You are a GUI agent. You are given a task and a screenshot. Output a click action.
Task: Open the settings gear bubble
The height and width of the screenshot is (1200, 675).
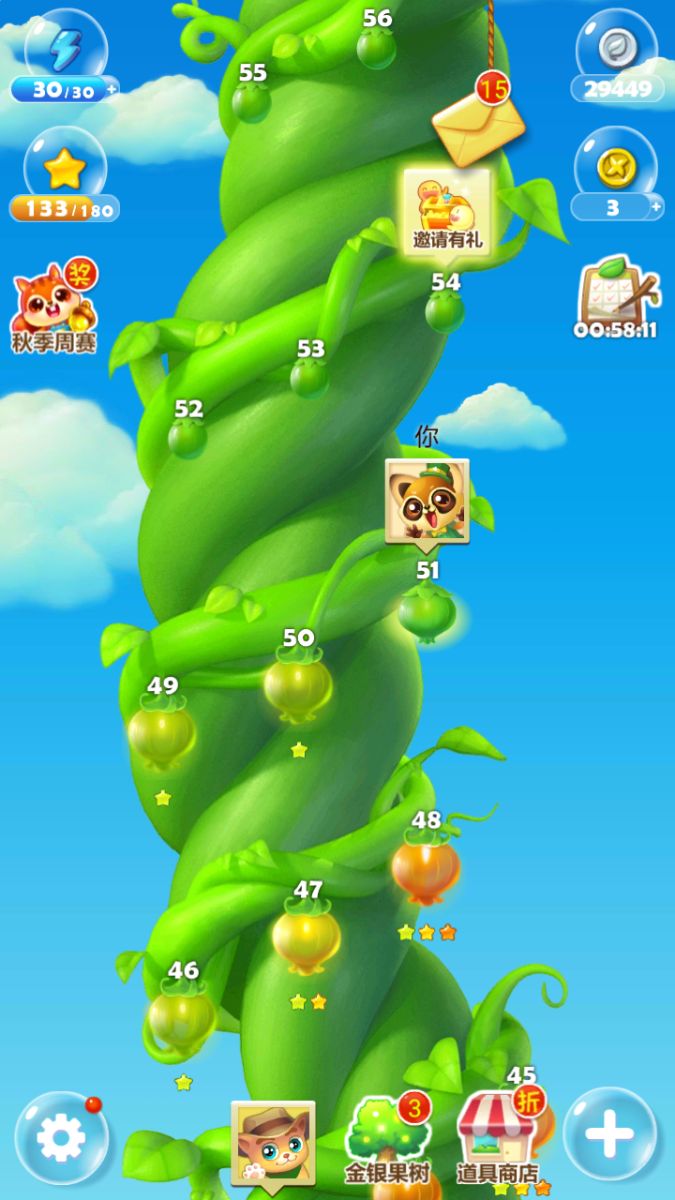[62, 1137]
